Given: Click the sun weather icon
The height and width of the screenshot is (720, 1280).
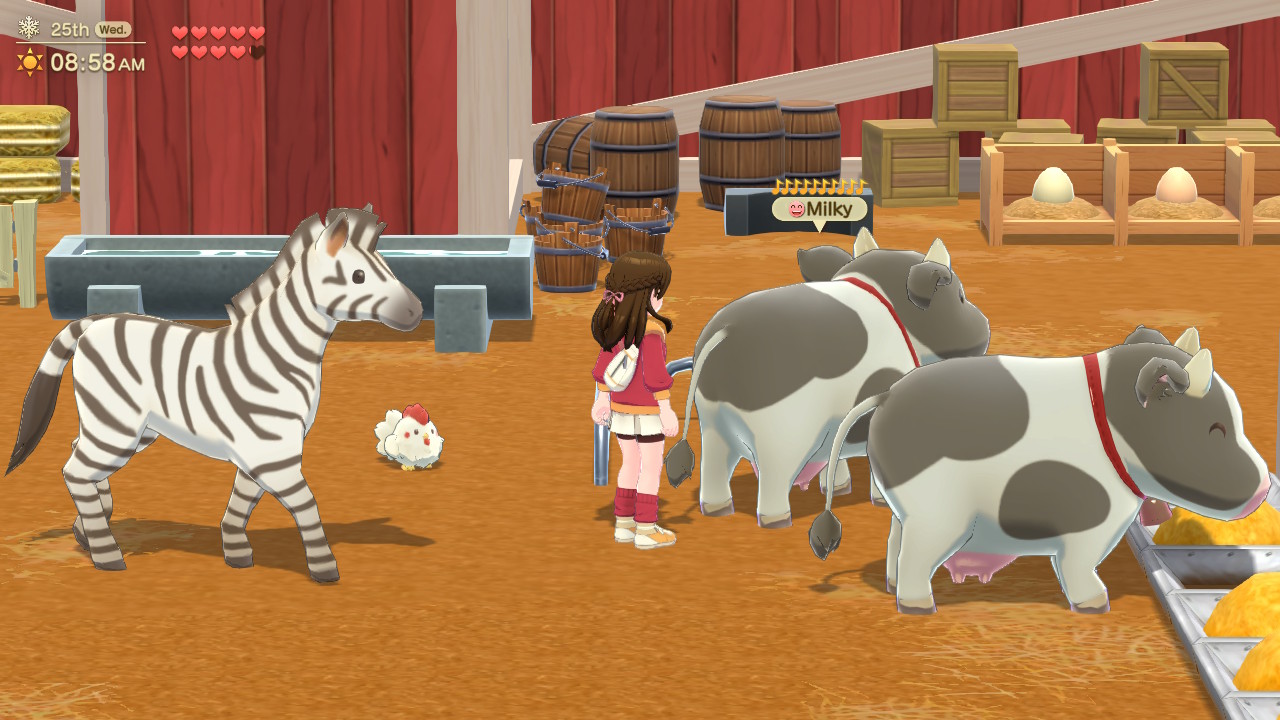Looking at the screenshot, I should (31, 62).
